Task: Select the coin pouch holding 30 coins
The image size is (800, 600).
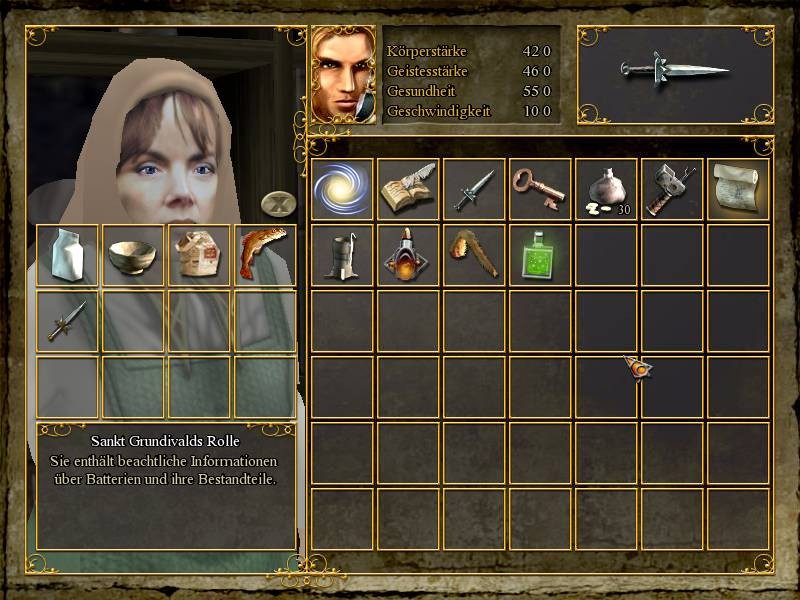Action: tap(606, 189)
